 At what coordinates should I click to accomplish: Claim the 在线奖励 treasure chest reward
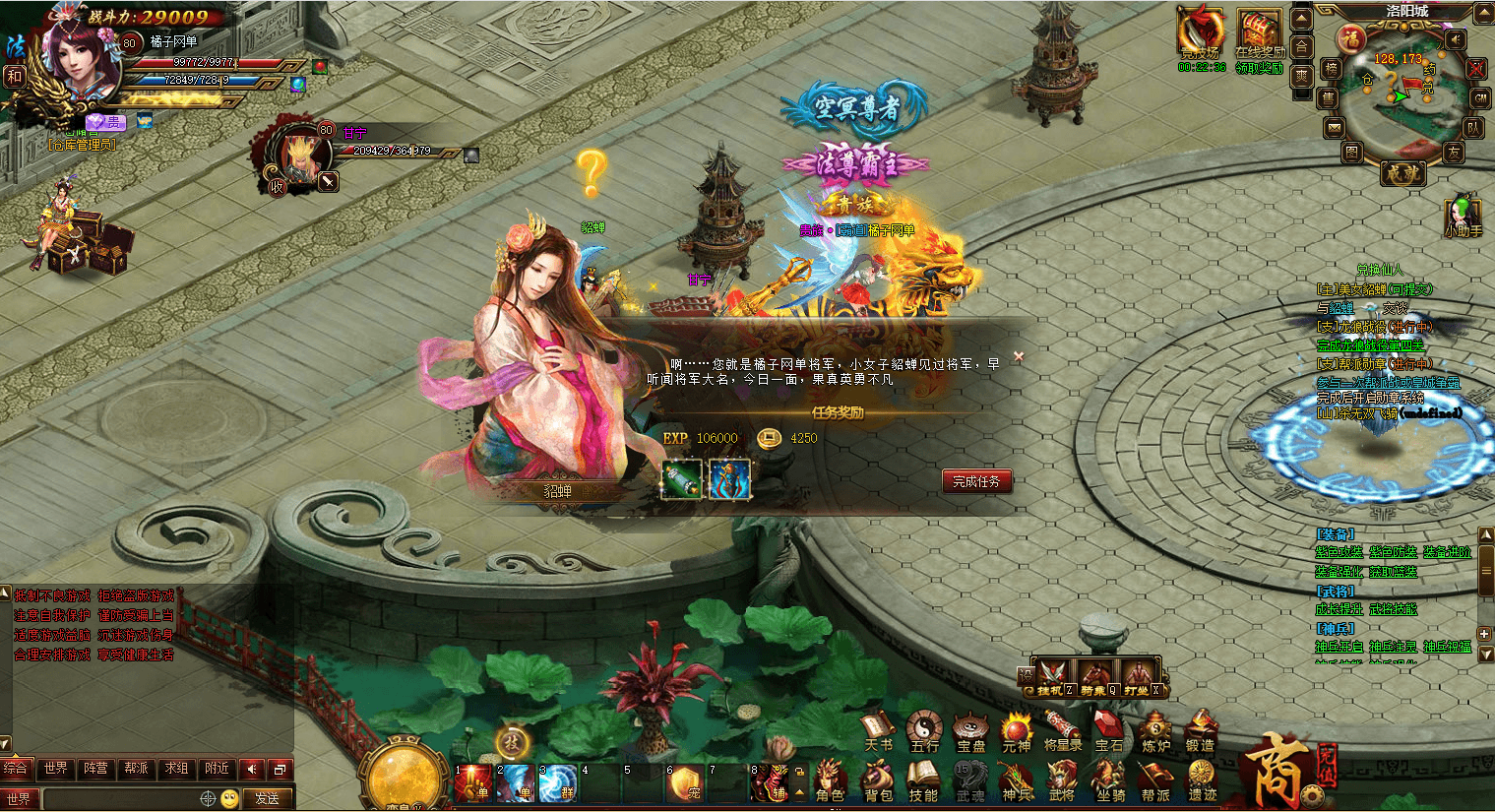click(1259, 33)
